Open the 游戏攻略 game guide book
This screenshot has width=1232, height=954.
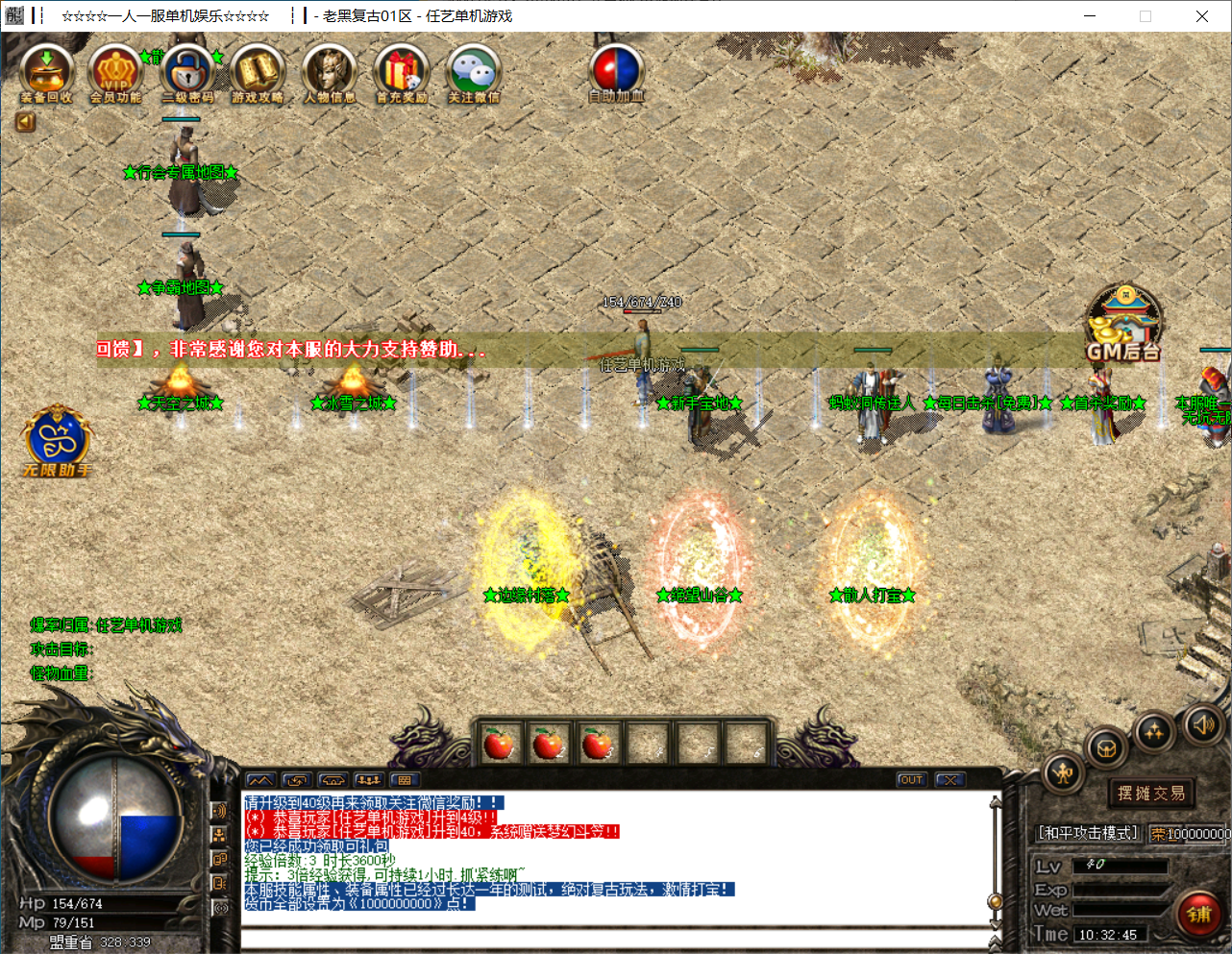(258, 71)
